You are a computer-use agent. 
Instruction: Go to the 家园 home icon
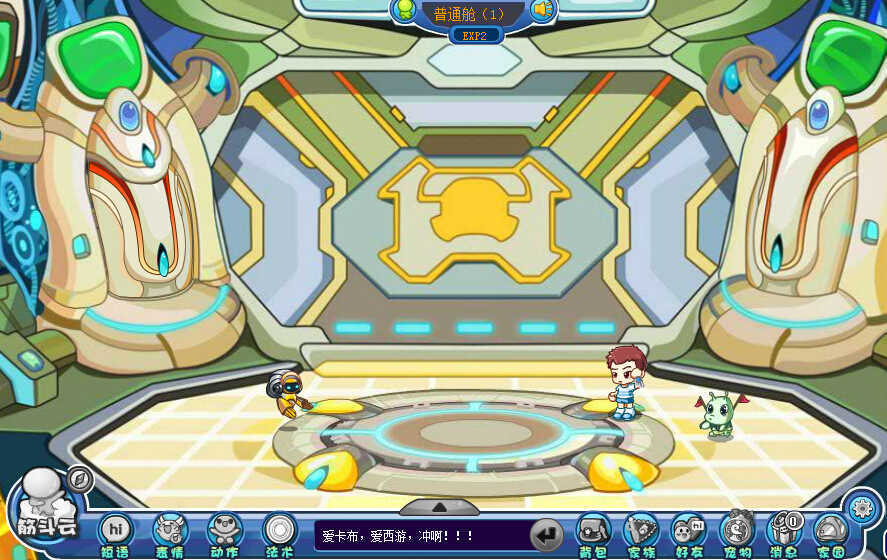[x=830, y=531]
